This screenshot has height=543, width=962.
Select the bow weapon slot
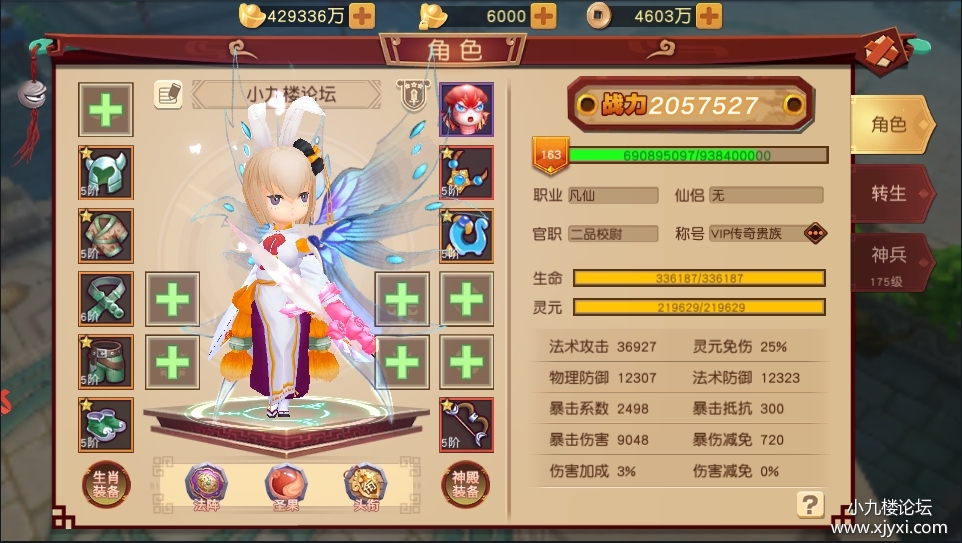(x=466, y=424)
